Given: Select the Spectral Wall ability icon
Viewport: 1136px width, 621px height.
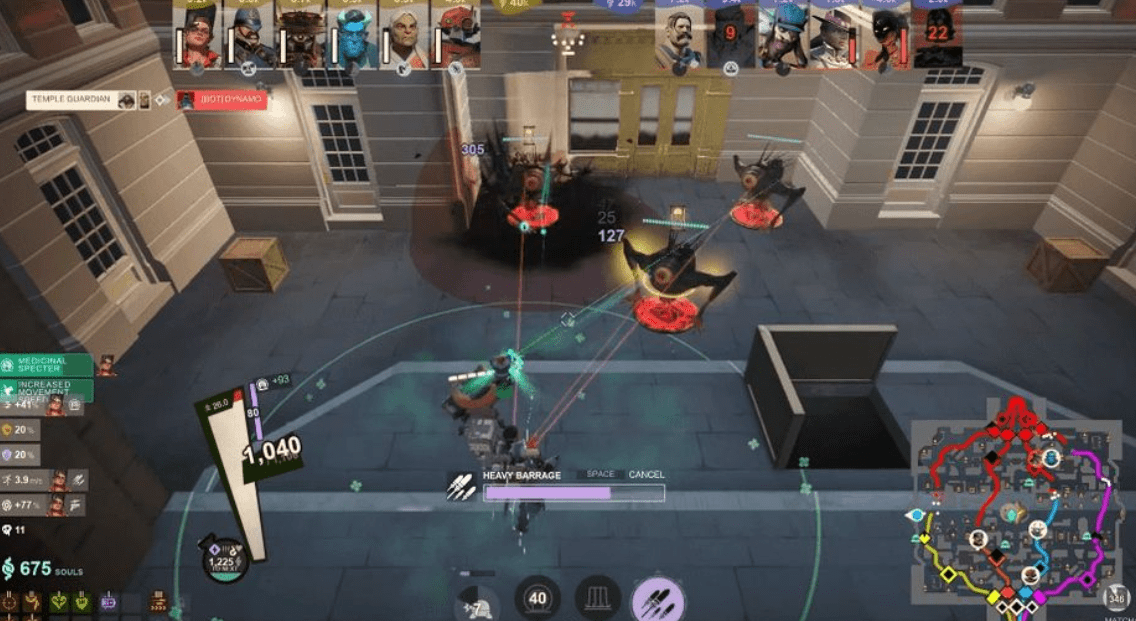Looking at the screenshot, I should click(598, 599).
